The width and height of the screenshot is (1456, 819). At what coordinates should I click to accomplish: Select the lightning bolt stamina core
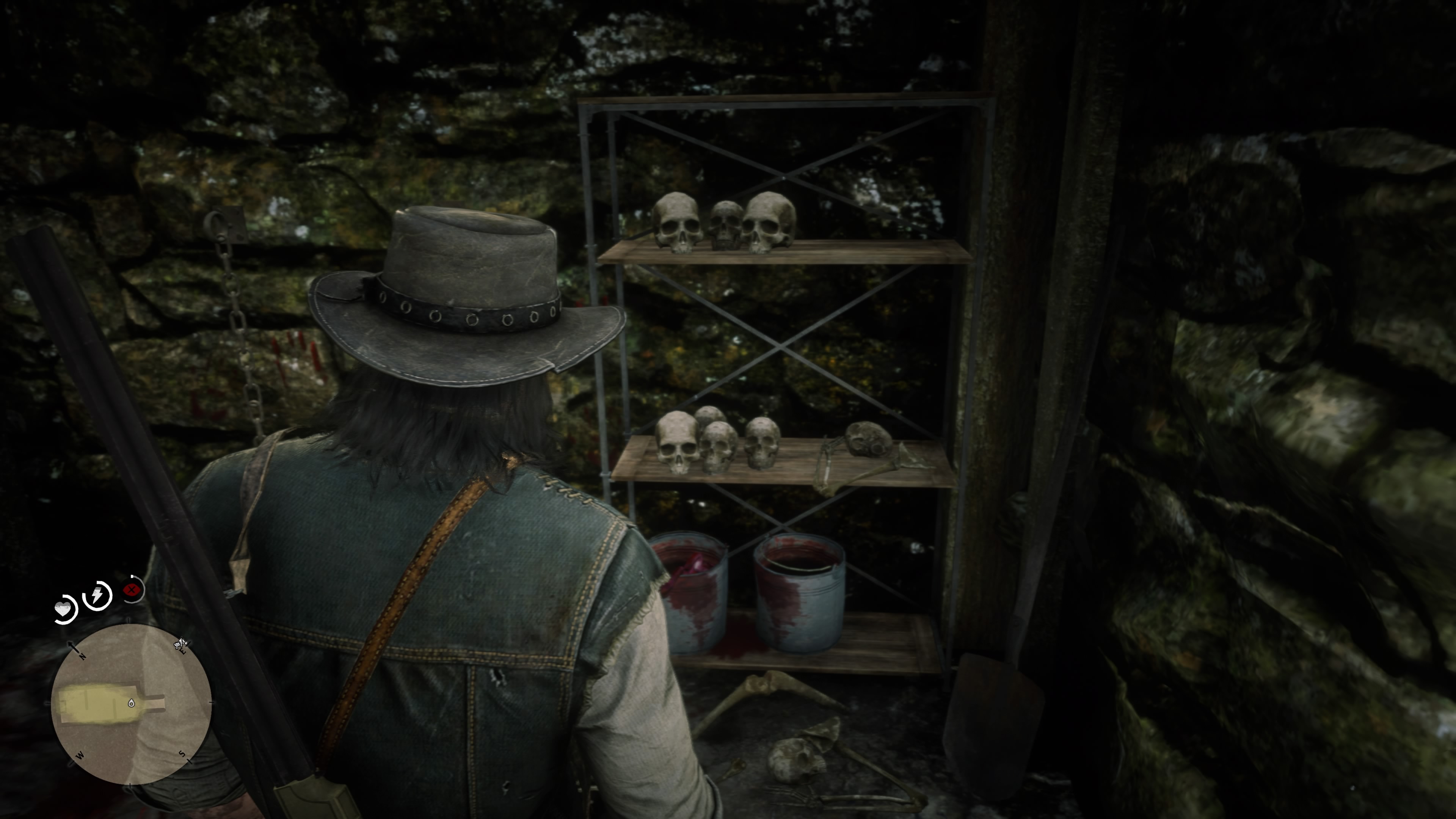97,595
